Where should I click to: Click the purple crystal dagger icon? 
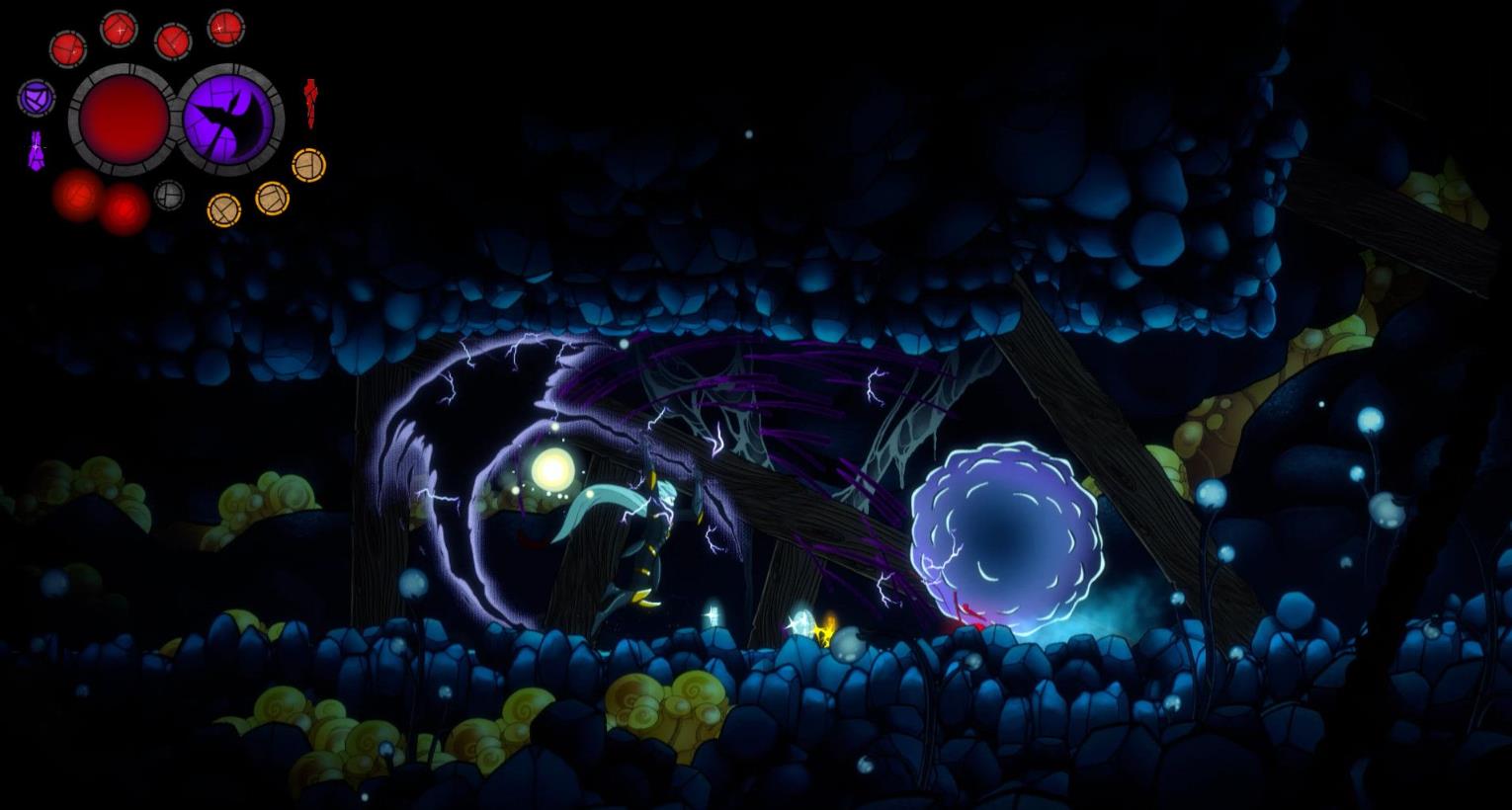(37, 148)
